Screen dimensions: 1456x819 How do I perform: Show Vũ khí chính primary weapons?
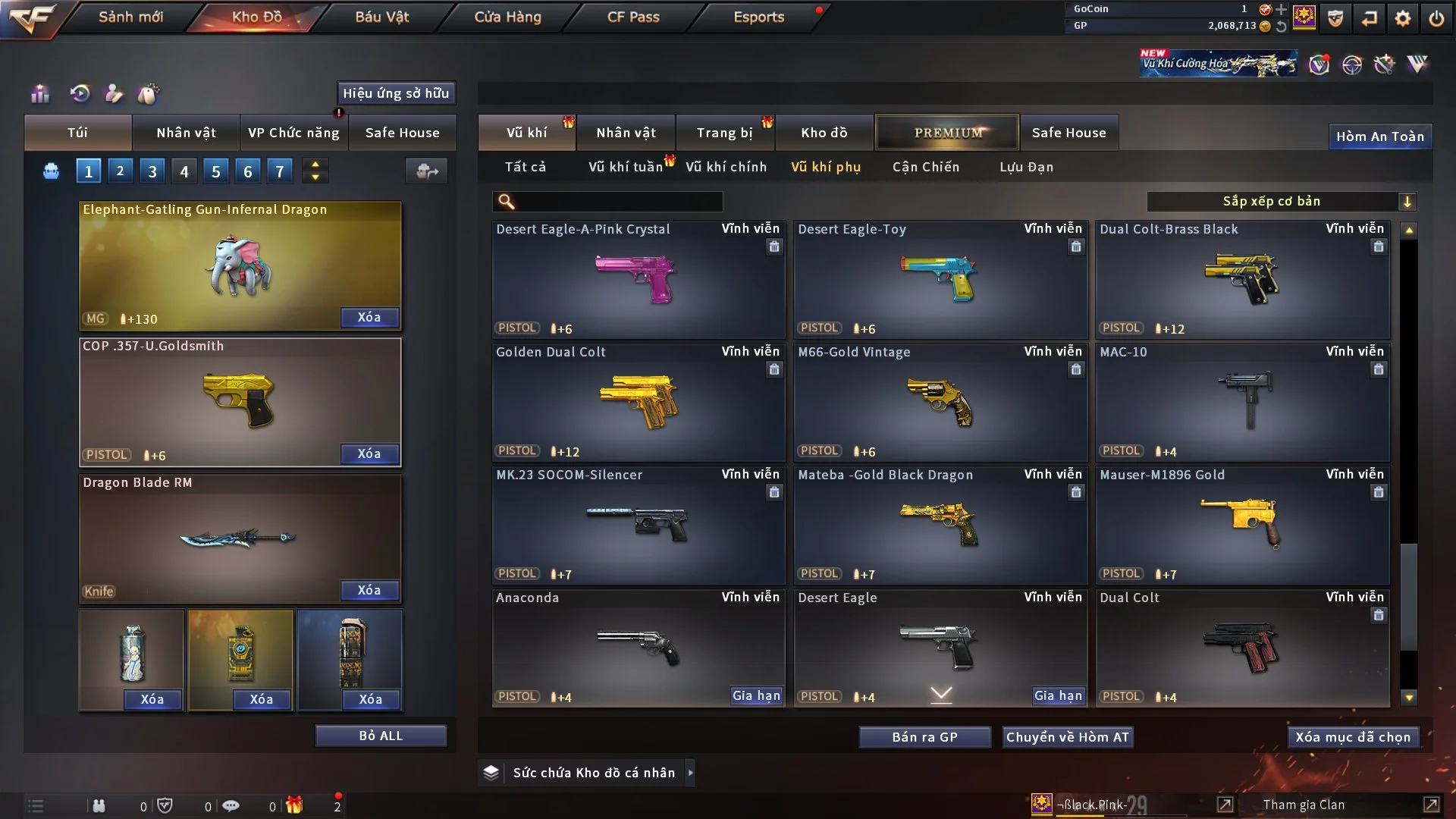click(726, 167)
